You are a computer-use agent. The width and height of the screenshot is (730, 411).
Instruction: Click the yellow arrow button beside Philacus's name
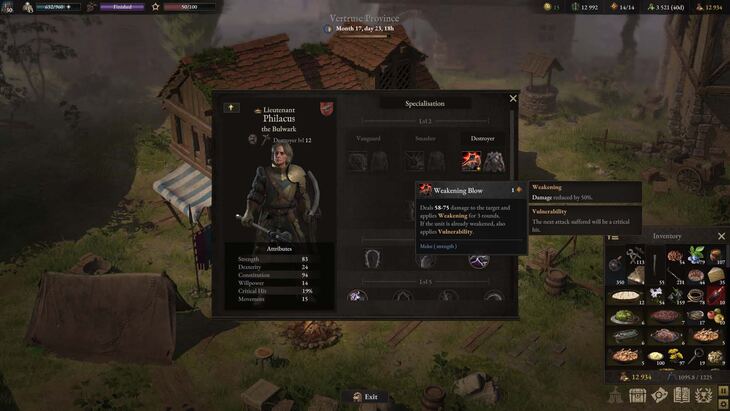(x=231, y=107)
